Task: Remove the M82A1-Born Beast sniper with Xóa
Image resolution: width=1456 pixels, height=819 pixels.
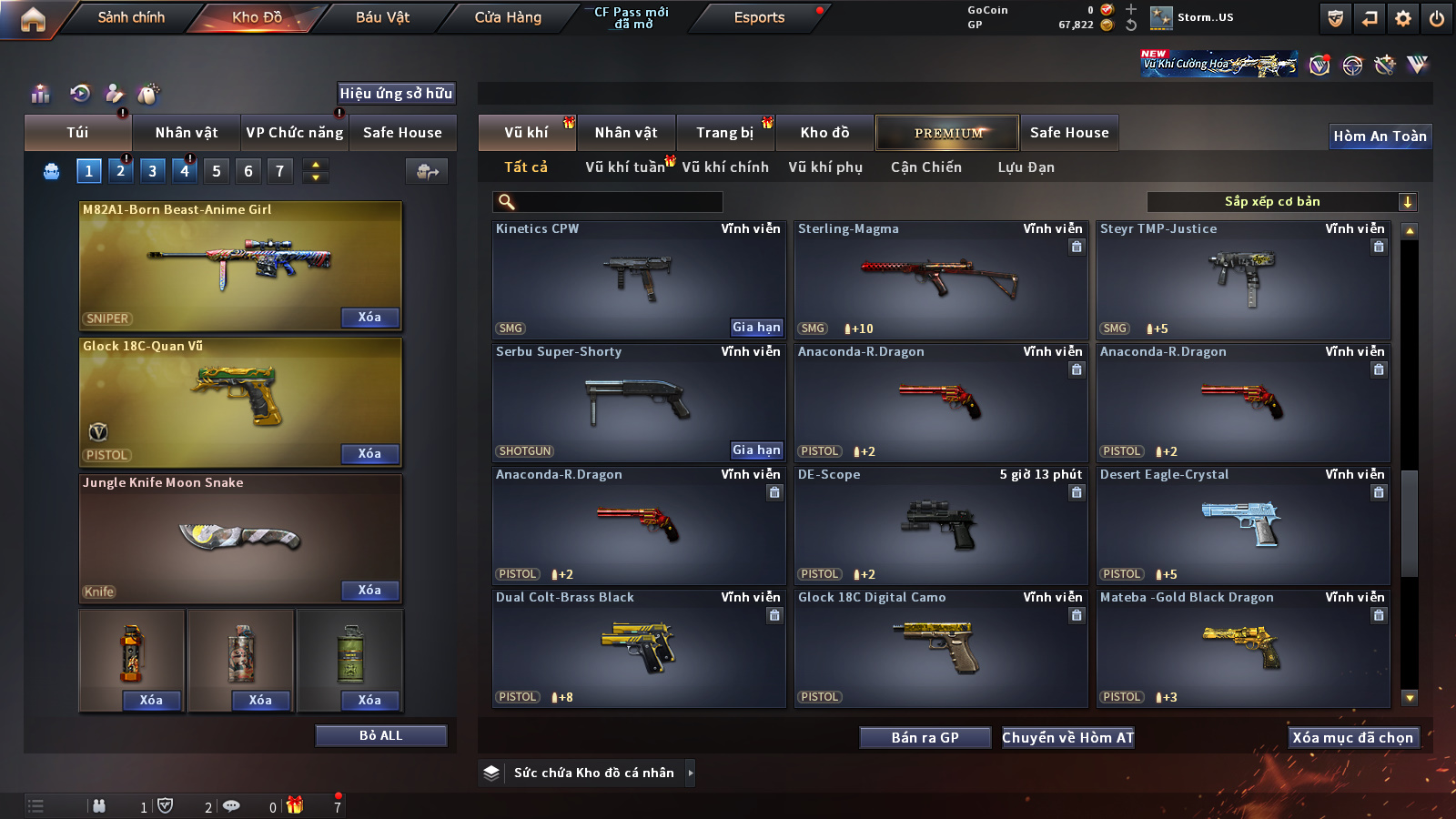Action: [x=369, y=318]
